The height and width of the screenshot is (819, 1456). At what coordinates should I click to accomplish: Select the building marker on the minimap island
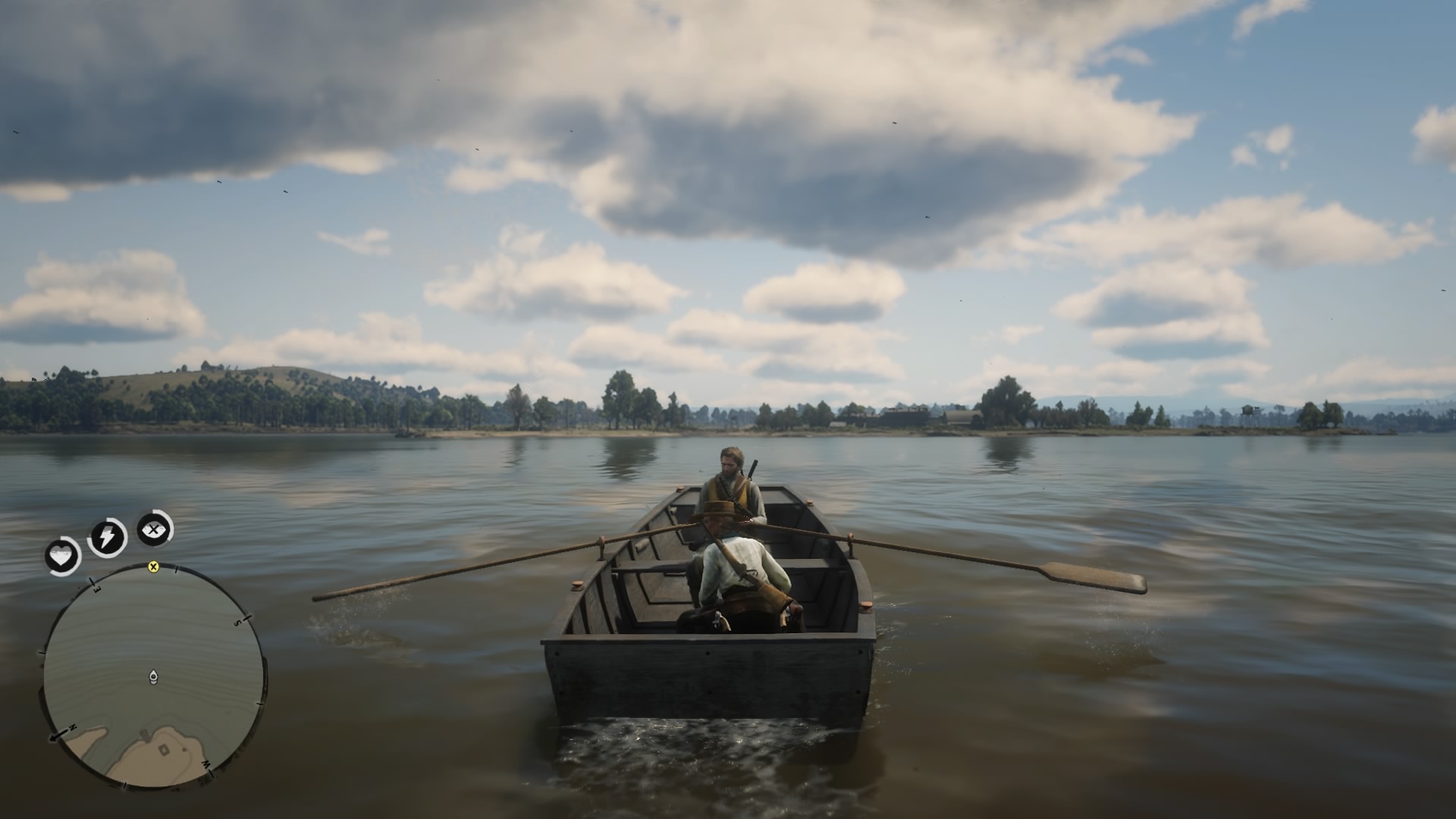tap(162, 748)
